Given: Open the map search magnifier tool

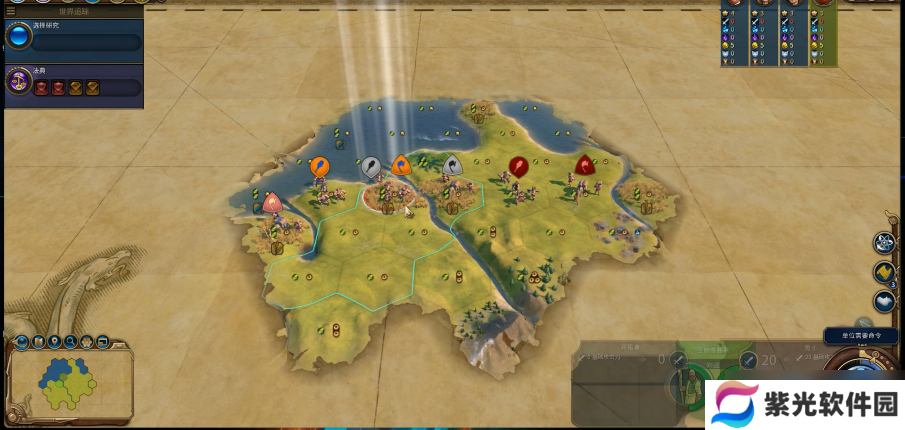Looking at the screenshot, I should pos(70,342).
